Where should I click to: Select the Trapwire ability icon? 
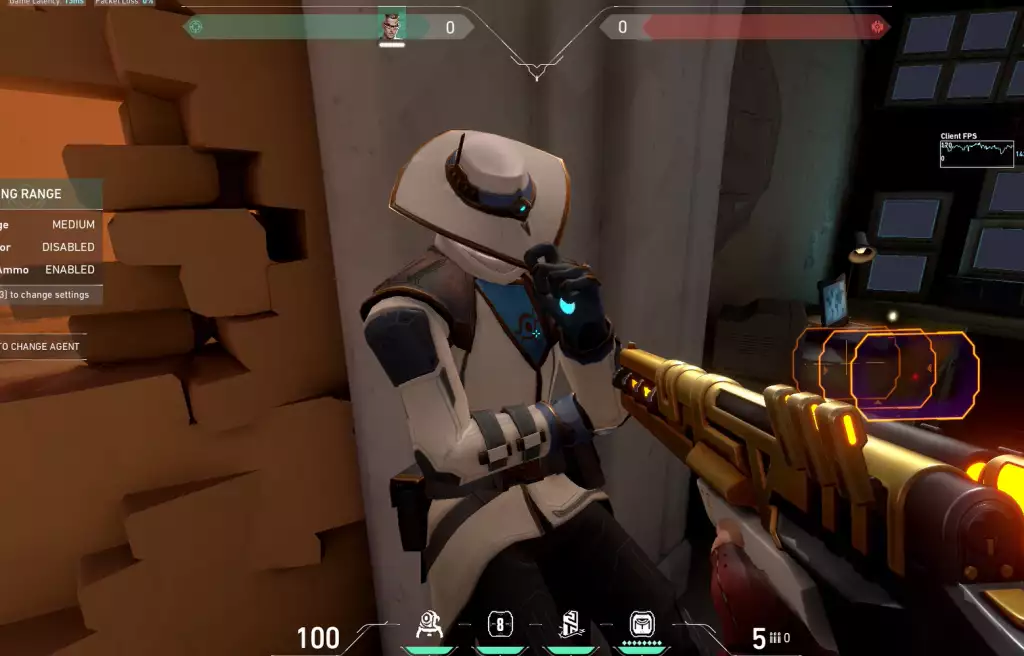click(431, 626)
